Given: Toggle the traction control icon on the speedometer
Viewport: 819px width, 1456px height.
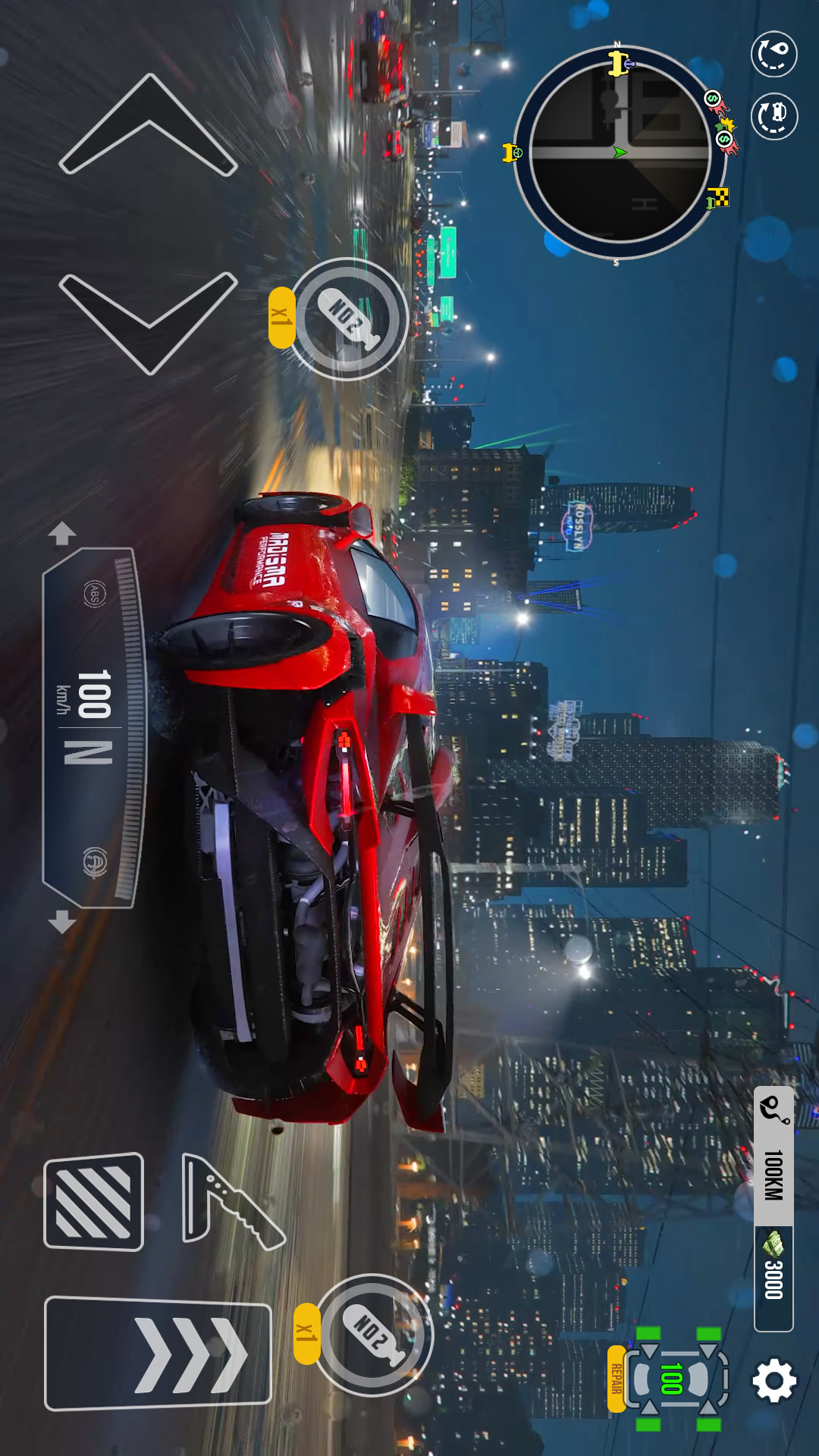Looking at the screenshot, I should coord(95,862).
